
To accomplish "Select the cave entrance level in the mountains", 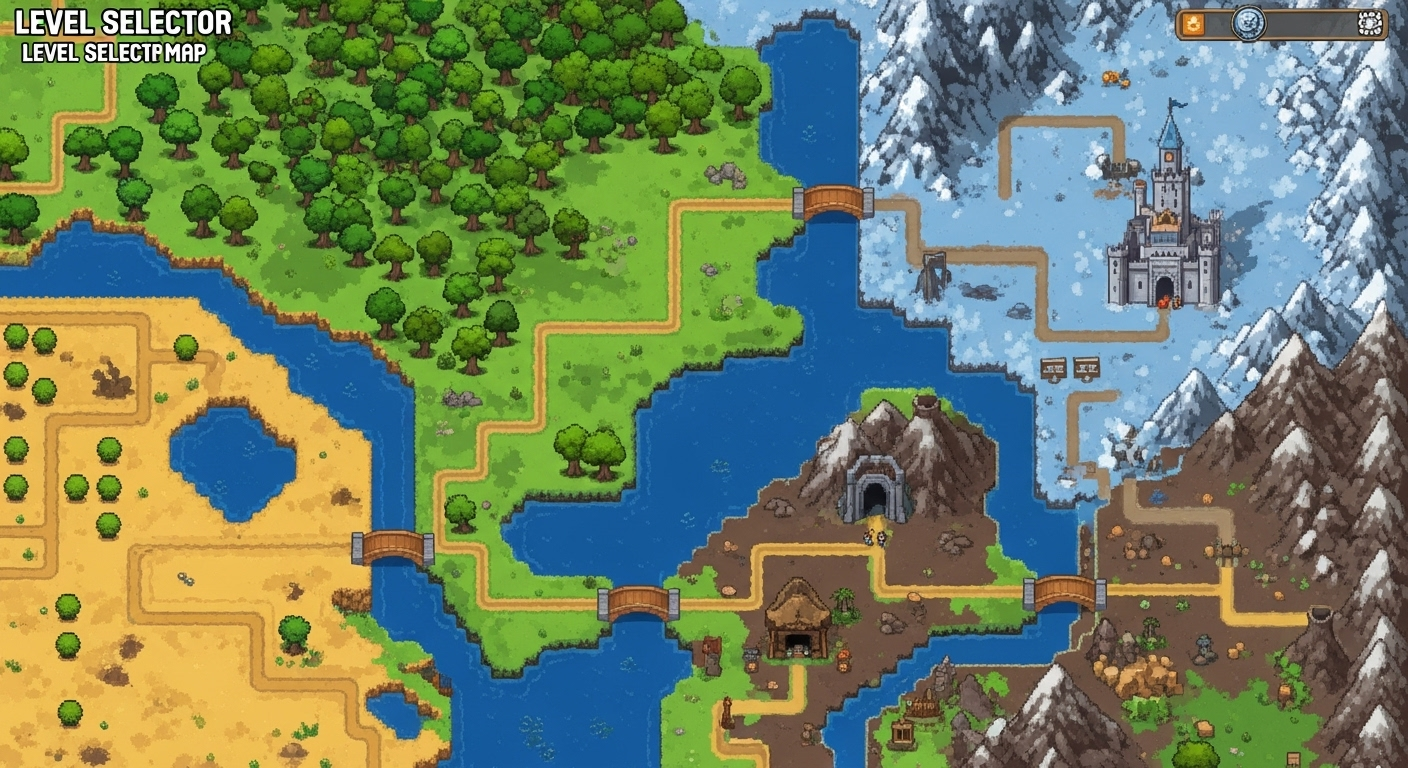I will [x=874, y=489].
